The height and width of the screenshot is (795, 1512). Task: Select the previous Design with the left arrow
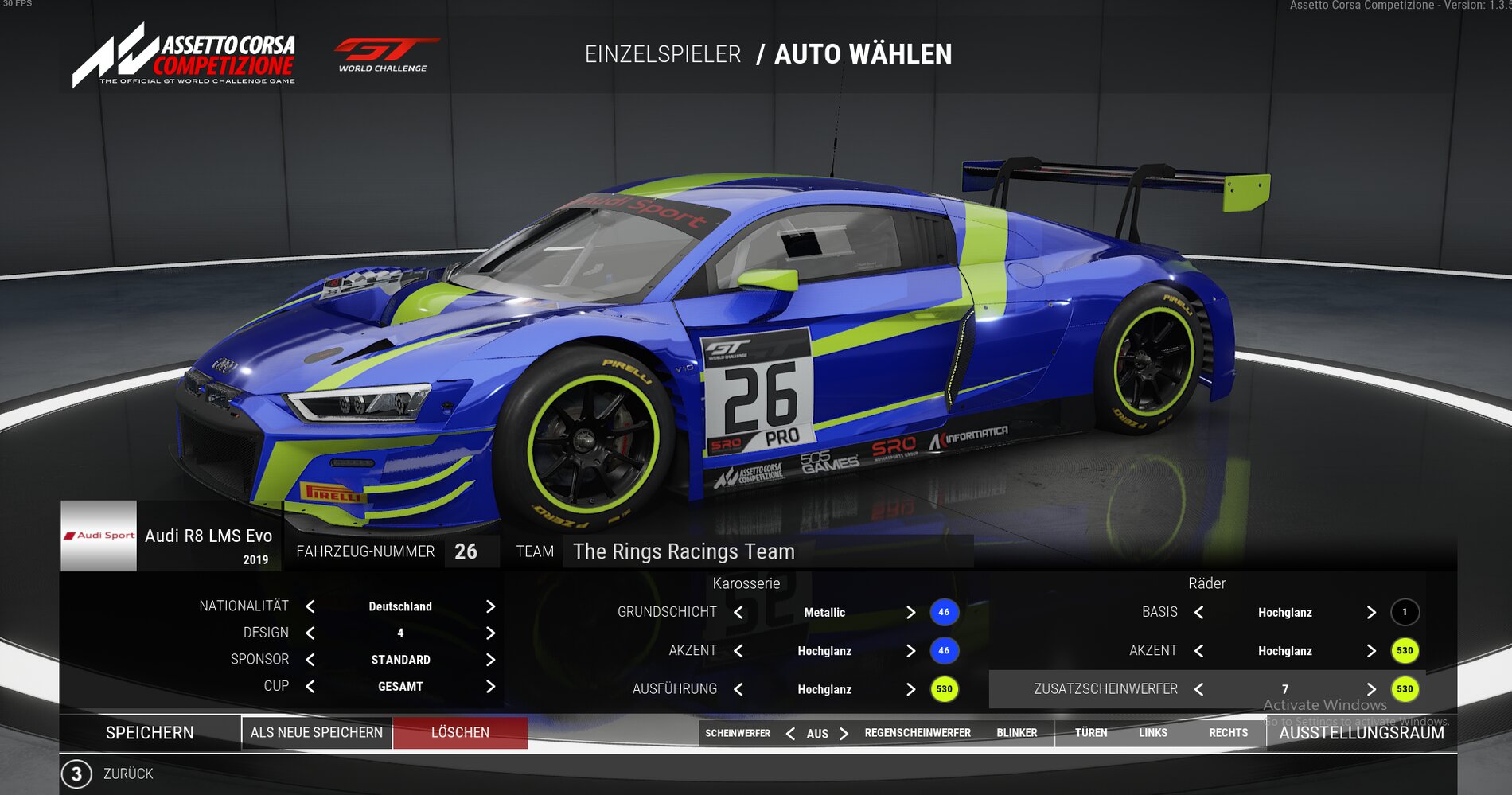click(310, 633)
